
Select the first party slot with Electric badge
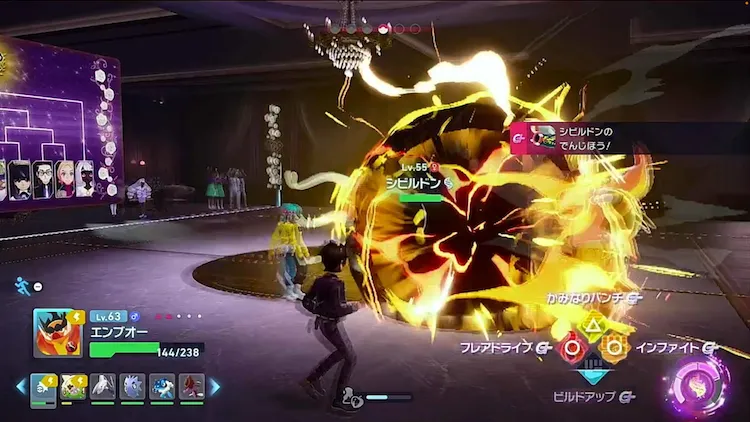pyautogui.click(x=44, y=387)
